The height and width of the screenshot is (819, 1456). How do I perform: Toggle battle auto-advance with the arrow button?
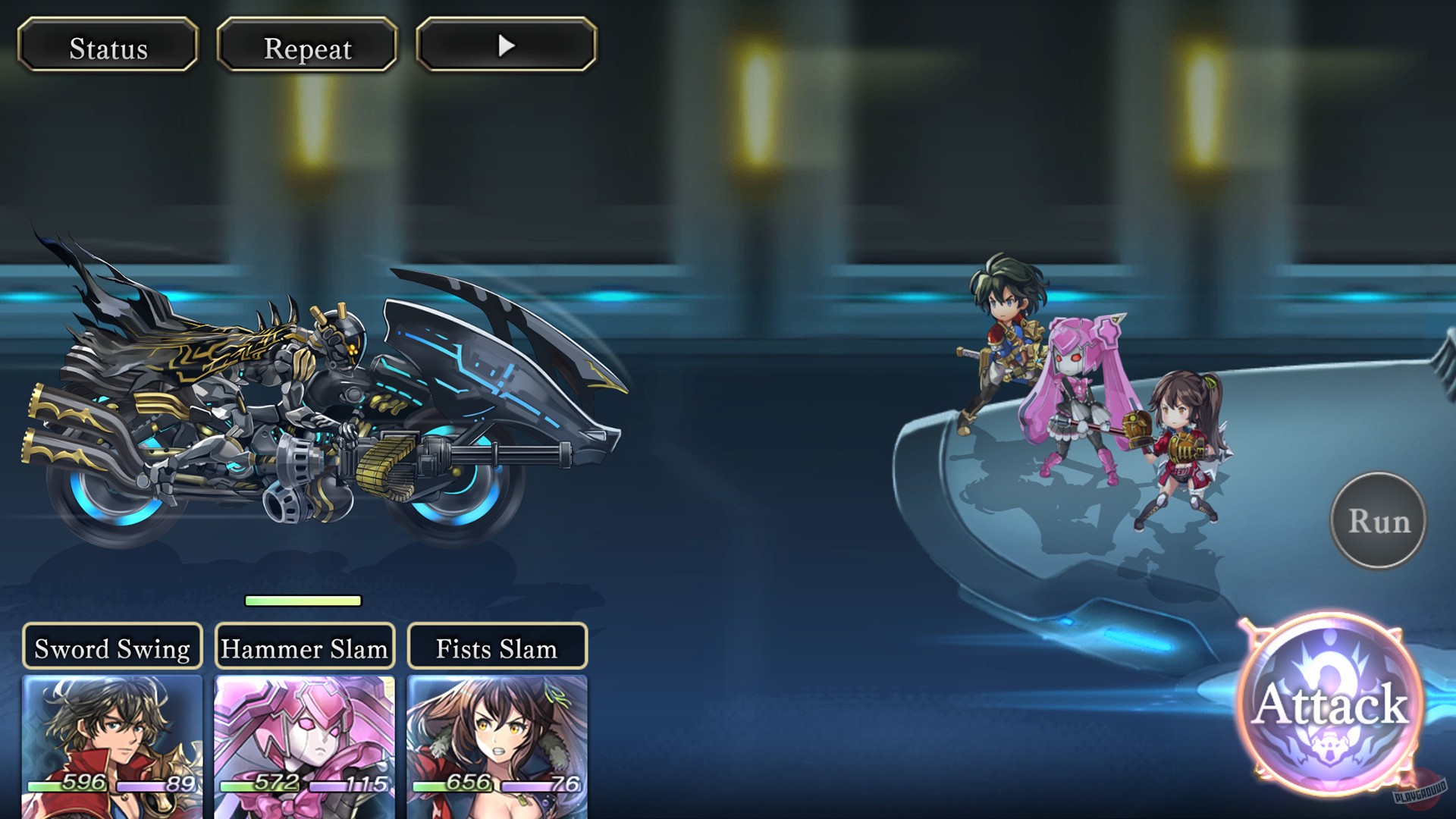(504, 45)
